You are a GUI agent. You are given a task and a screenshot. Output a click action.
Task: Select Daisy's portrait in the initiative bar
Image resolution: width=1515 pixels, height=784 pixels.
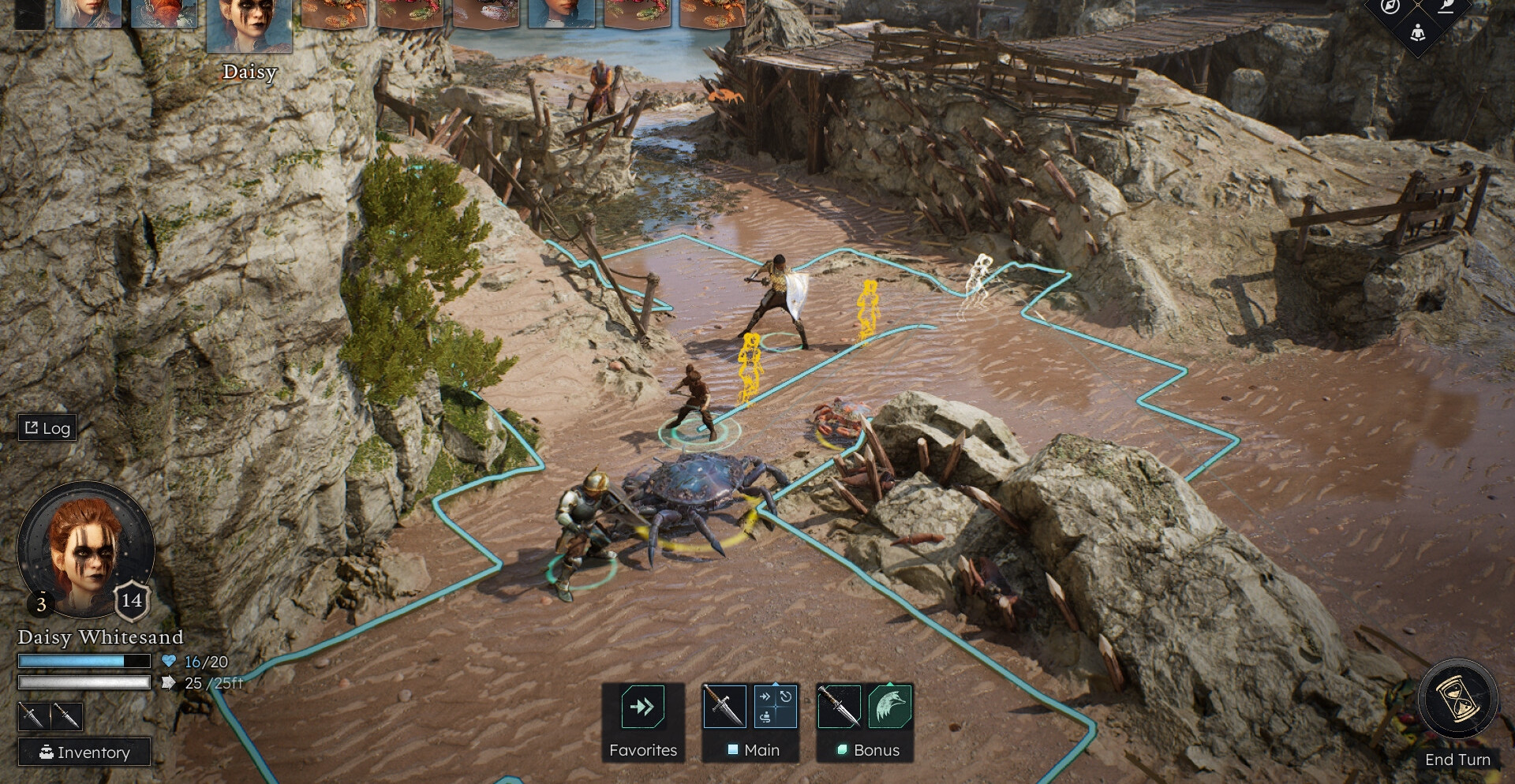tap(249, 25)
